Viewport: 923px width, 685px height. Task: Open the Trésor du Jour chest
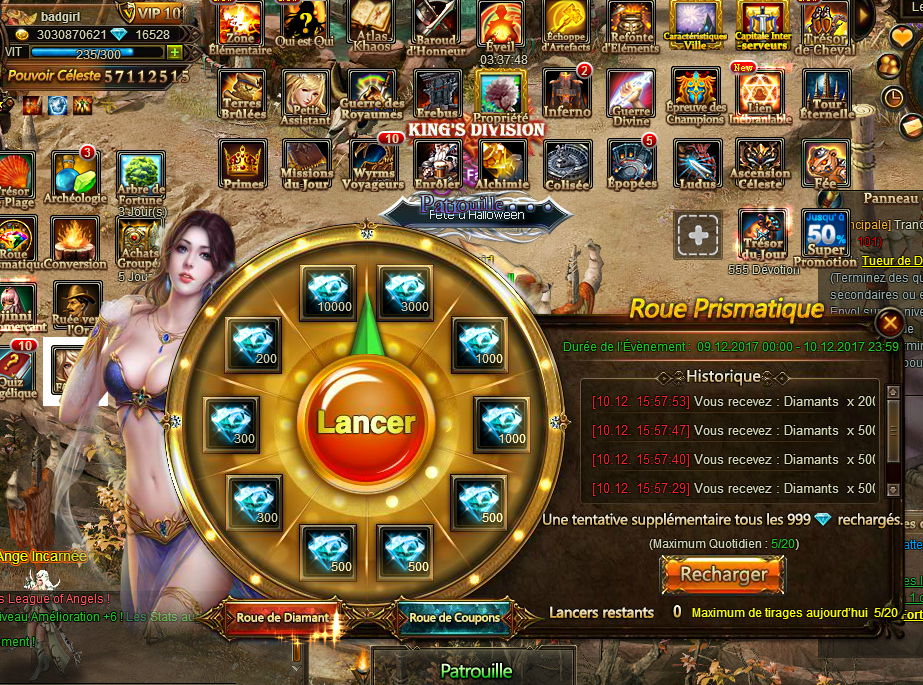(x=762, y=234)
